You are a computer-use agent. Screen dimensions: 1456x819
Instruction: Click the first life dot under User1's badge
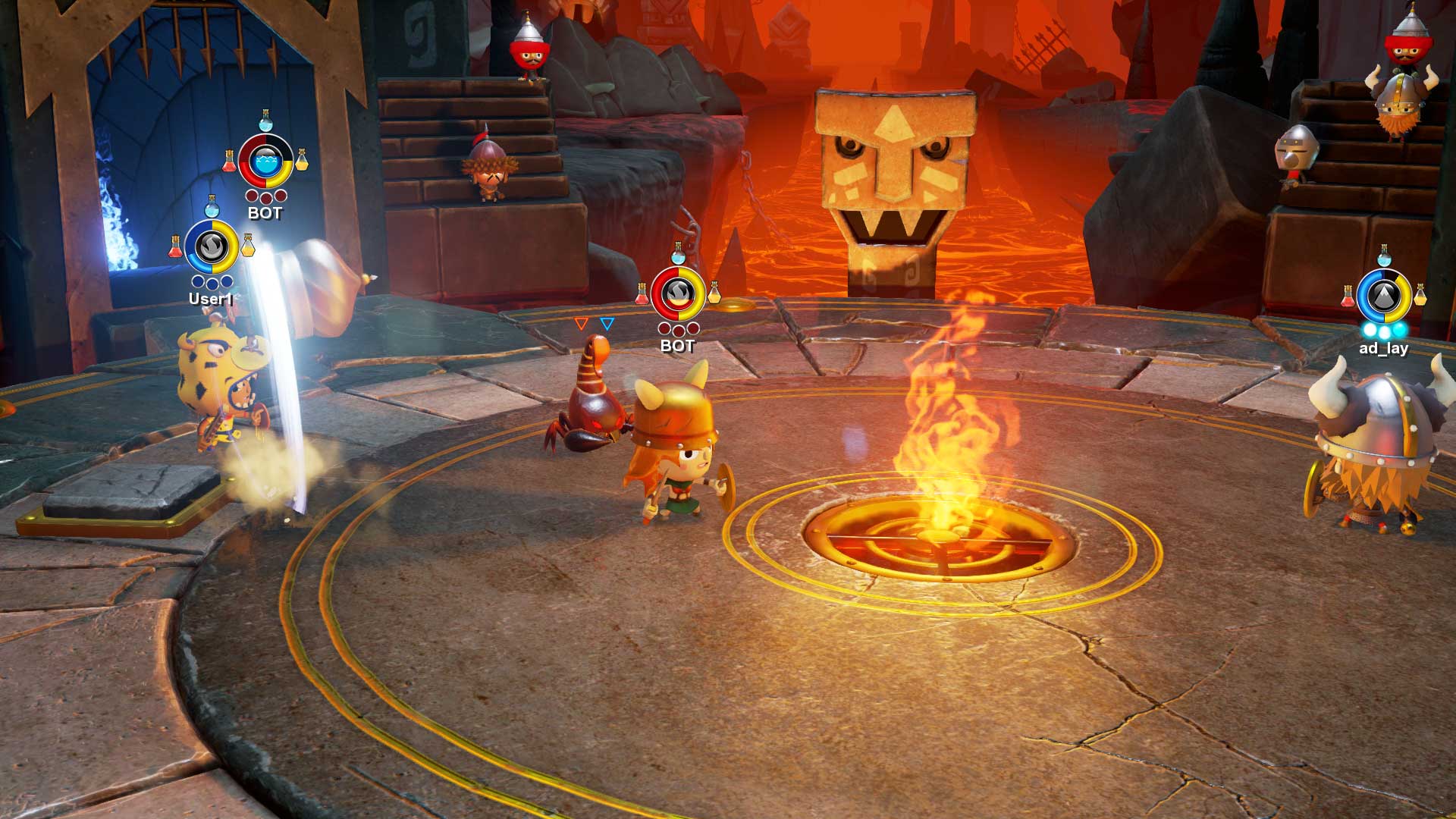198,283
